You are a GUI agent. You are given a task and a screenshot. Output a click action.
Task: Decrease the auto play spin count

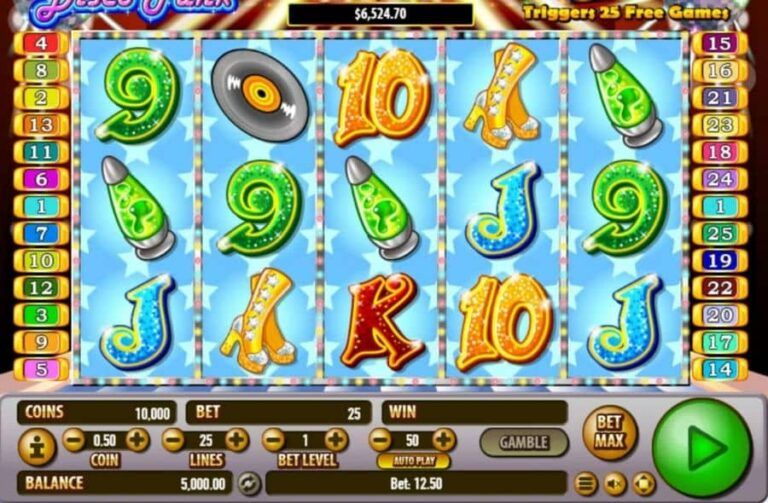(380, 440)
